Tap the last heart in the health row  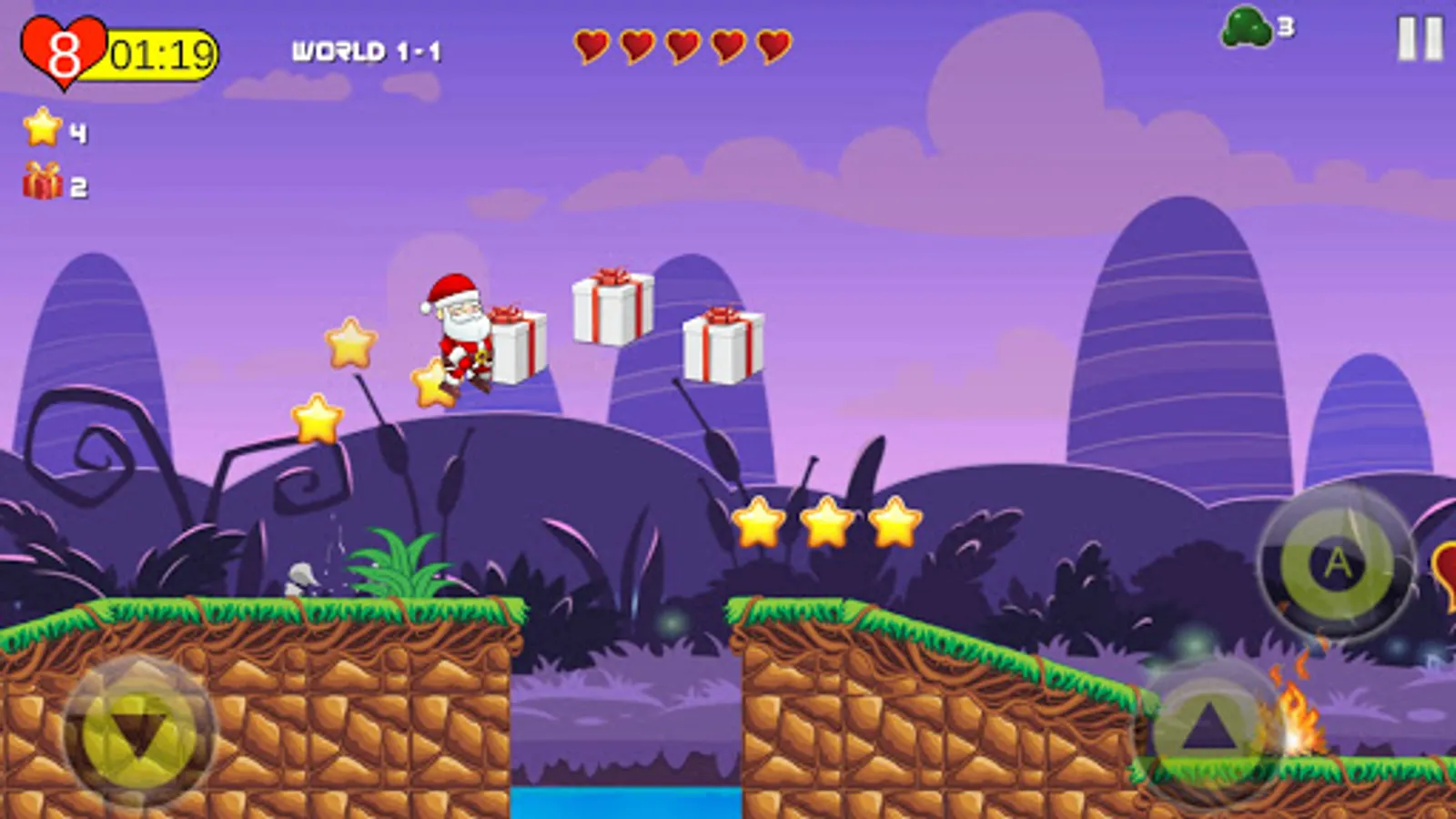point(774,44)
